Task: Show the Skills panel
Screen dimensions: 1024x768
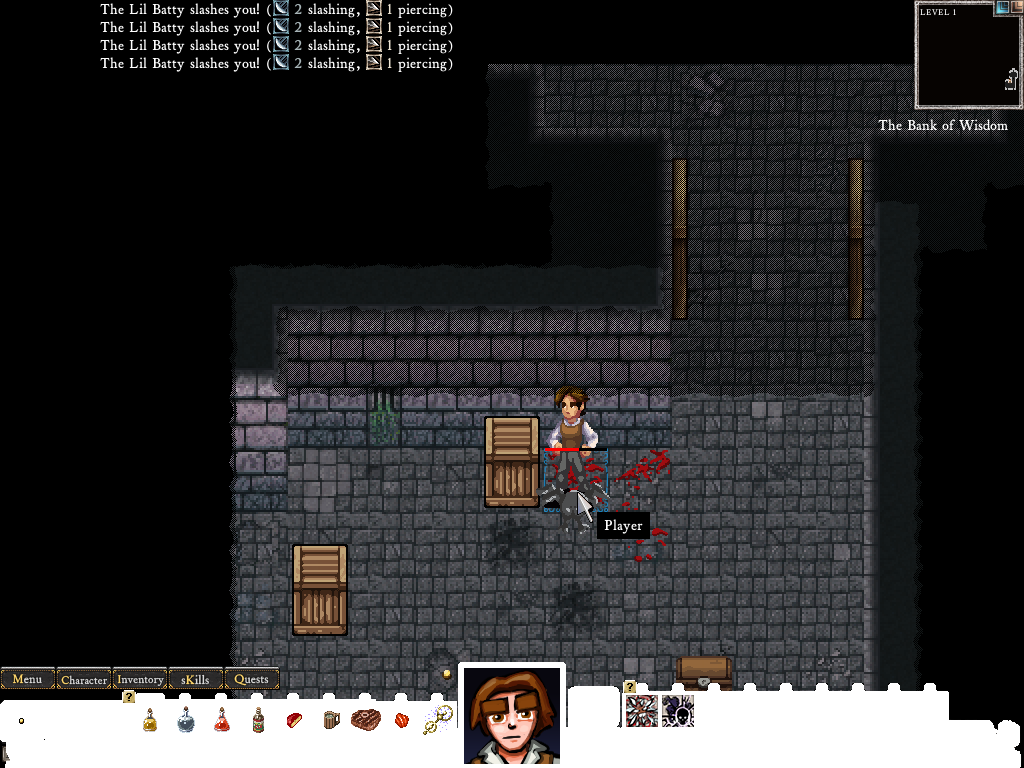Action: 196,679
